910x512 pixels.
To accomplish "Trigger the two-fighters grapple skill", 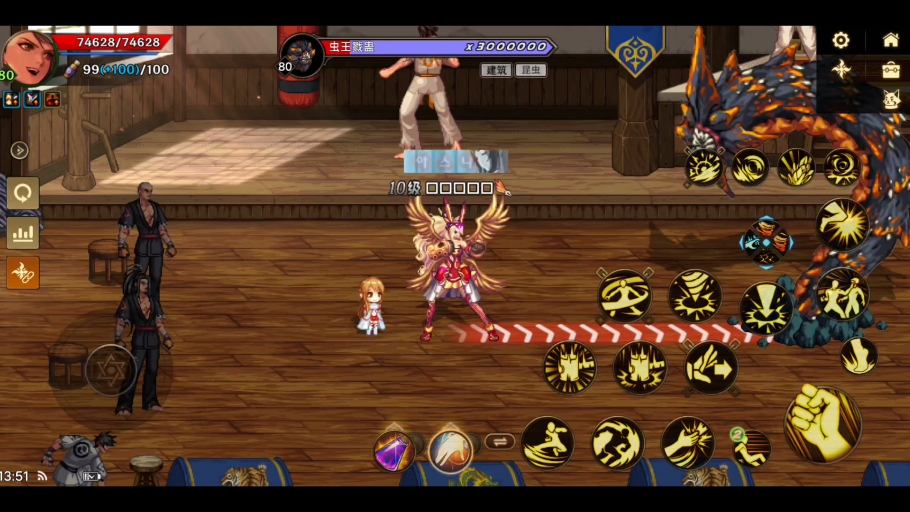I will click(842, 294).
